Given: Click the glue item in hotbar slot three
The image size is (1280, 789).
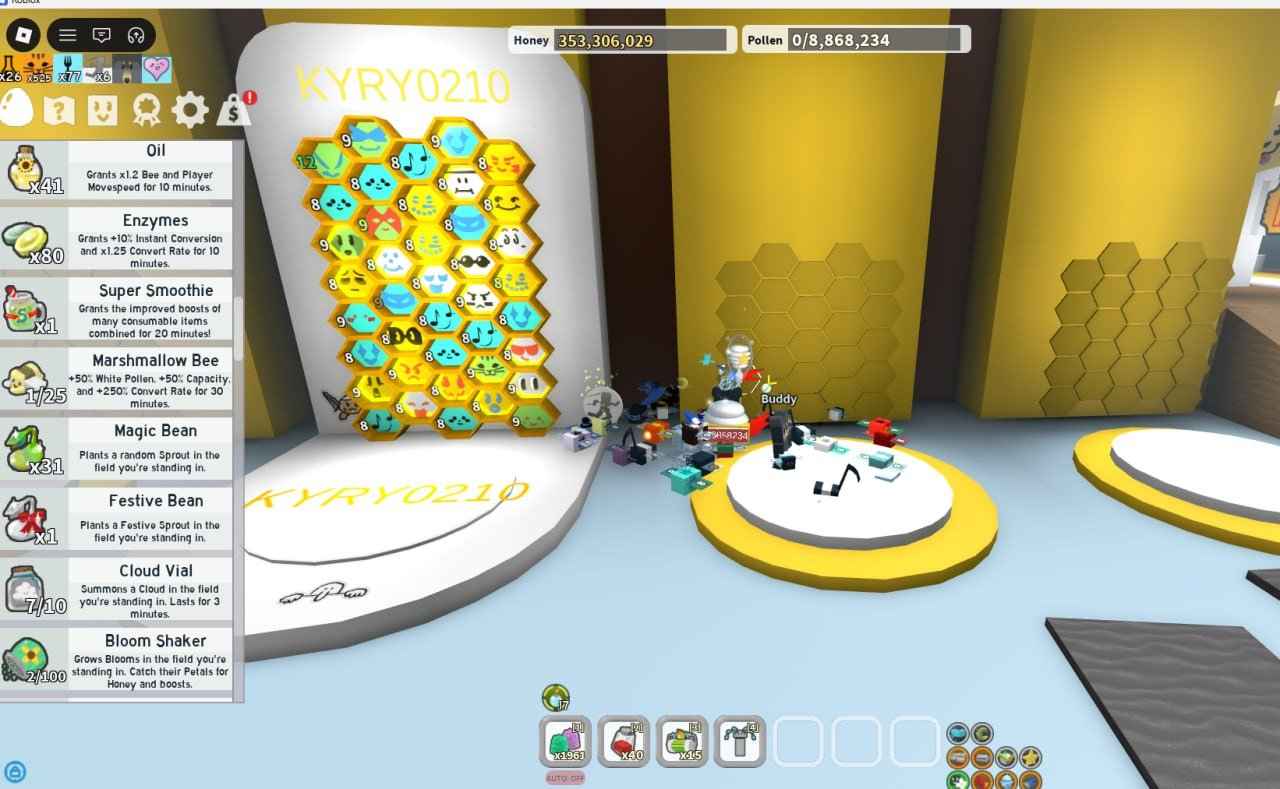Looking at the screenshot, I should pyautogui.click(x=683, y=743).
